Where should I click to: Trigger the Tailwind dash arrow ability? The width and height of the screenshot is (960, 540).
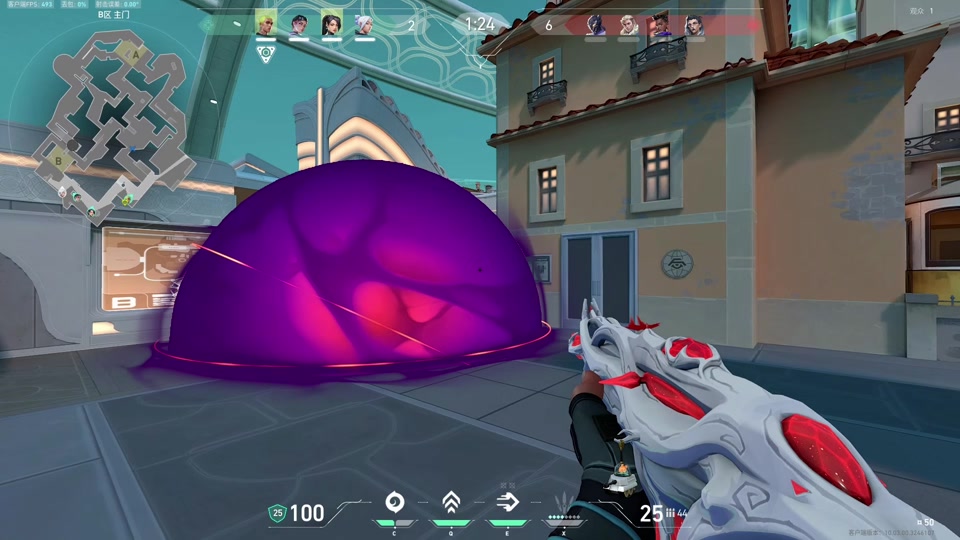point(507,502)
